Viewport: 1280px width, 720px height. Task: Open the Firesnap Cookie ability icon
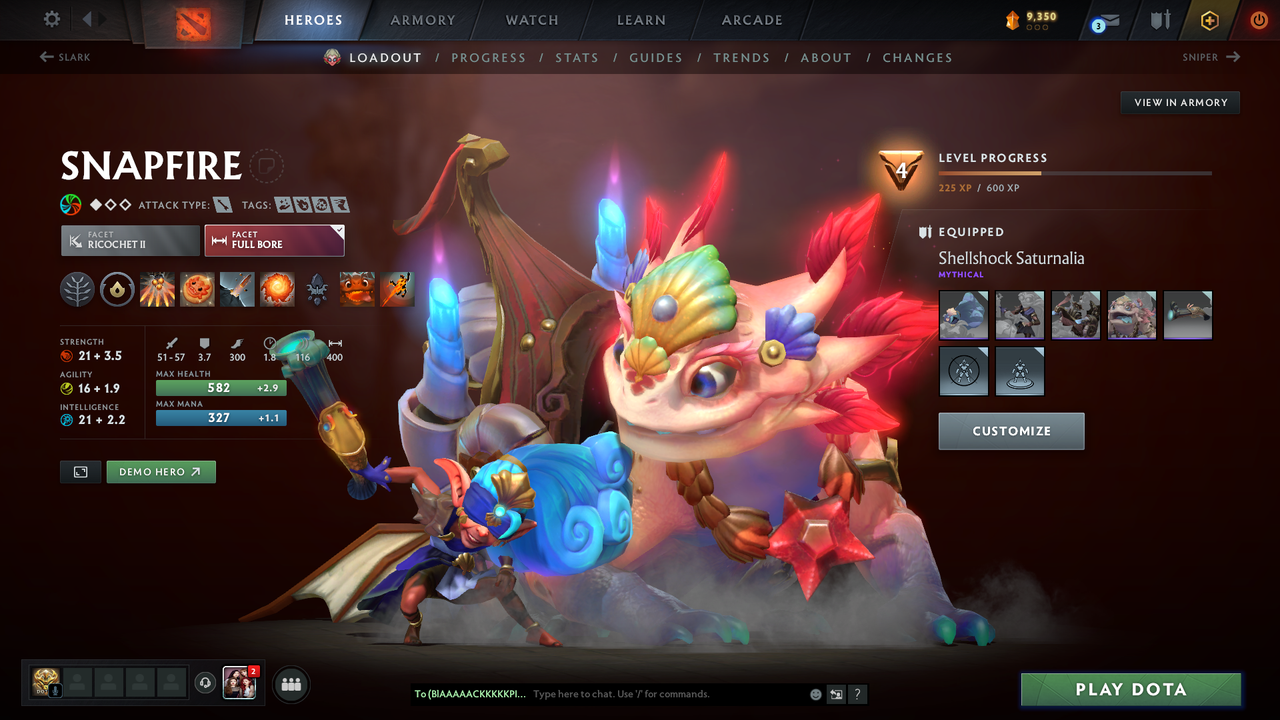tap(197, 290)
